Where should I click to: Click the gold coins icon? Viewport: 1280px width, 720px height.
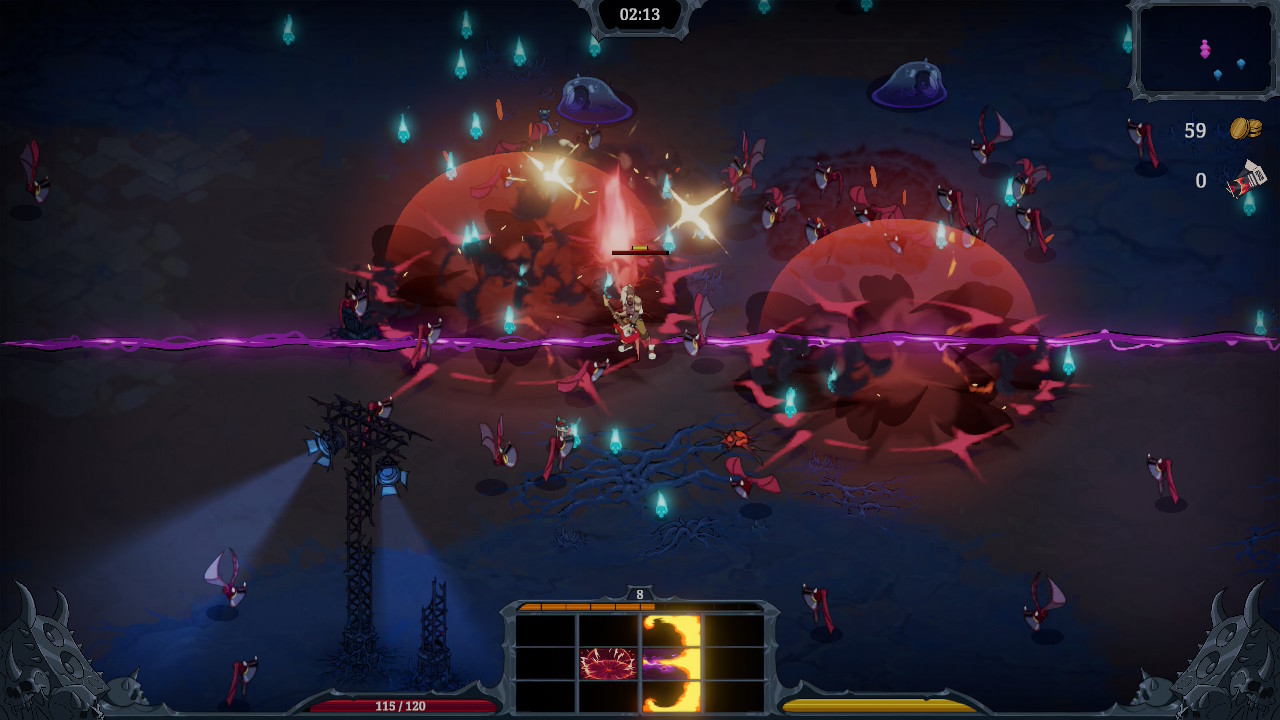tap(1245, 129)
